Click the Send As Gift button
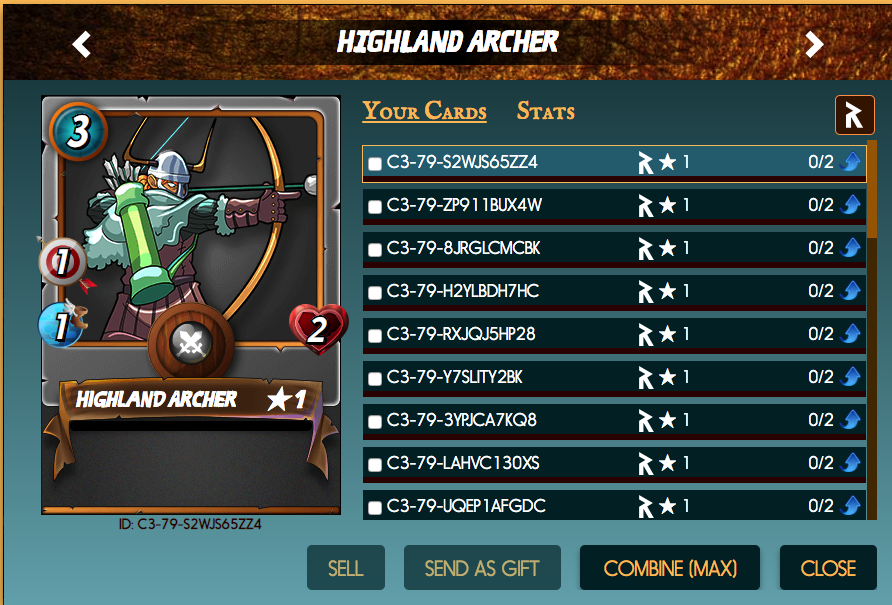The height and width of the screenshot is (605, 892). [482, 568]
